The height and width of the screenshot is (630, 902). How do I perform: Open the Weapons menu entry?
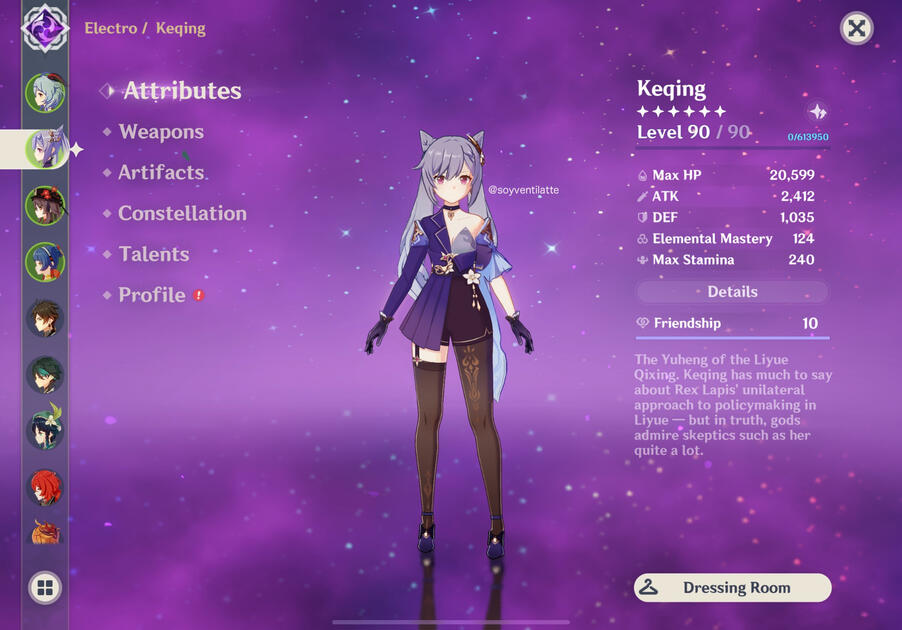click(161, 132)
